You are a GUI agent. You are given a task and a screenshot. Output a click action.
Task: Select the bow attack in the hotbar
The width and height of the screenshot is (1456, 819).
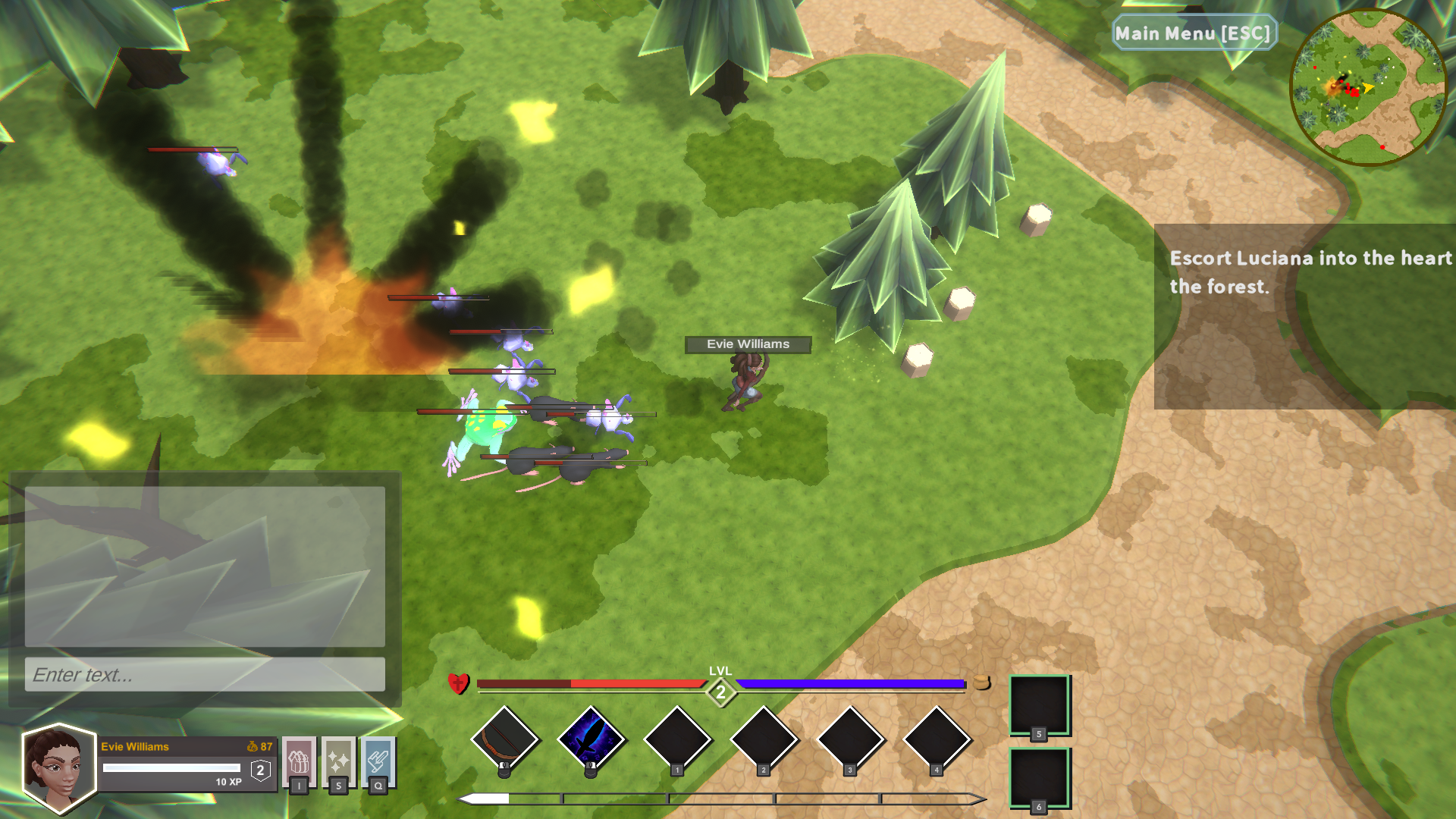point(504,739)
